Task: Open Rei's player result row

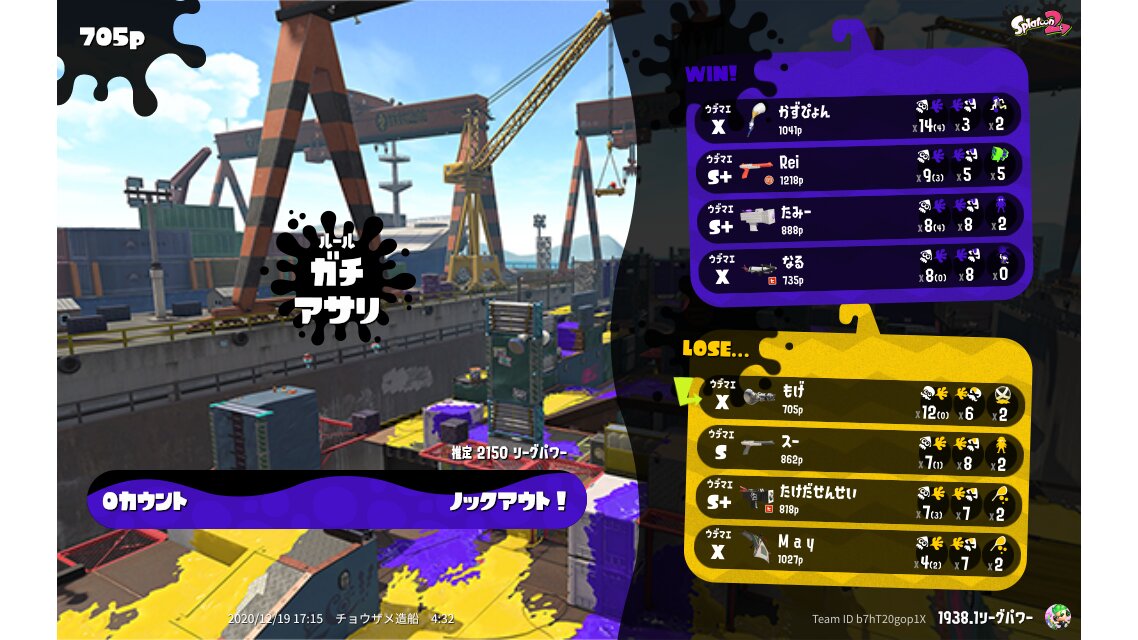Action: click(x=858, y=168)
